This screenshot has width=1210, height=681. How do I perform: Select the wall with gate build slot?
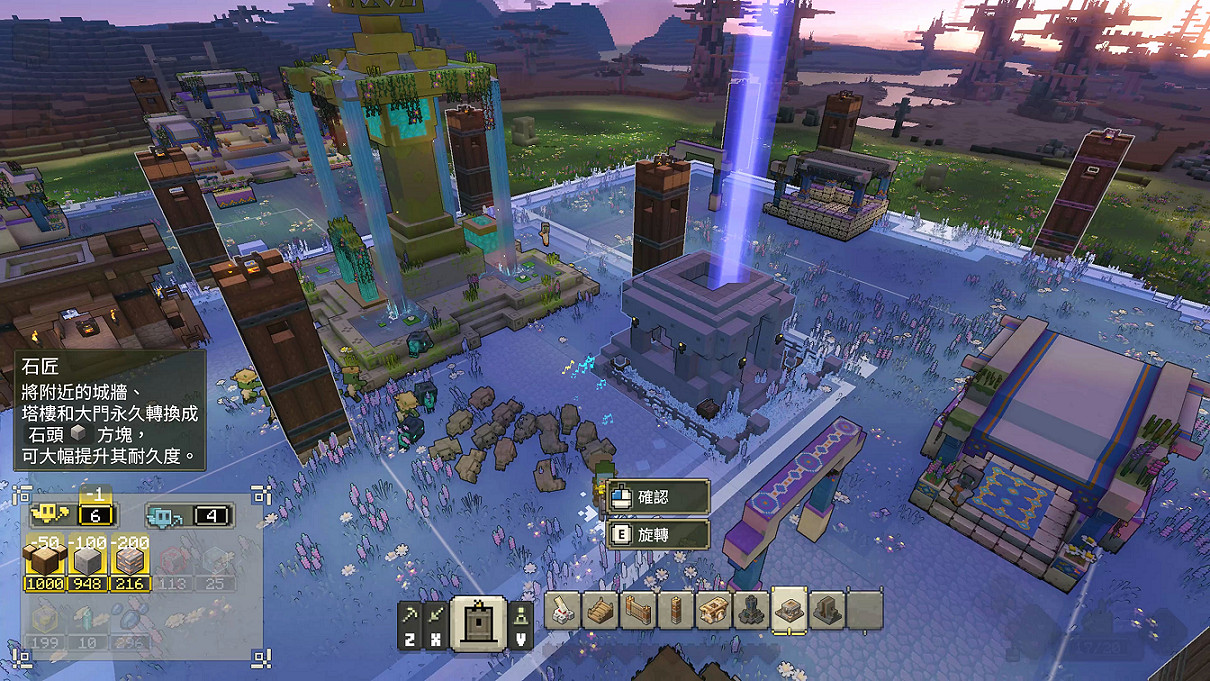[x=637, y=609]
